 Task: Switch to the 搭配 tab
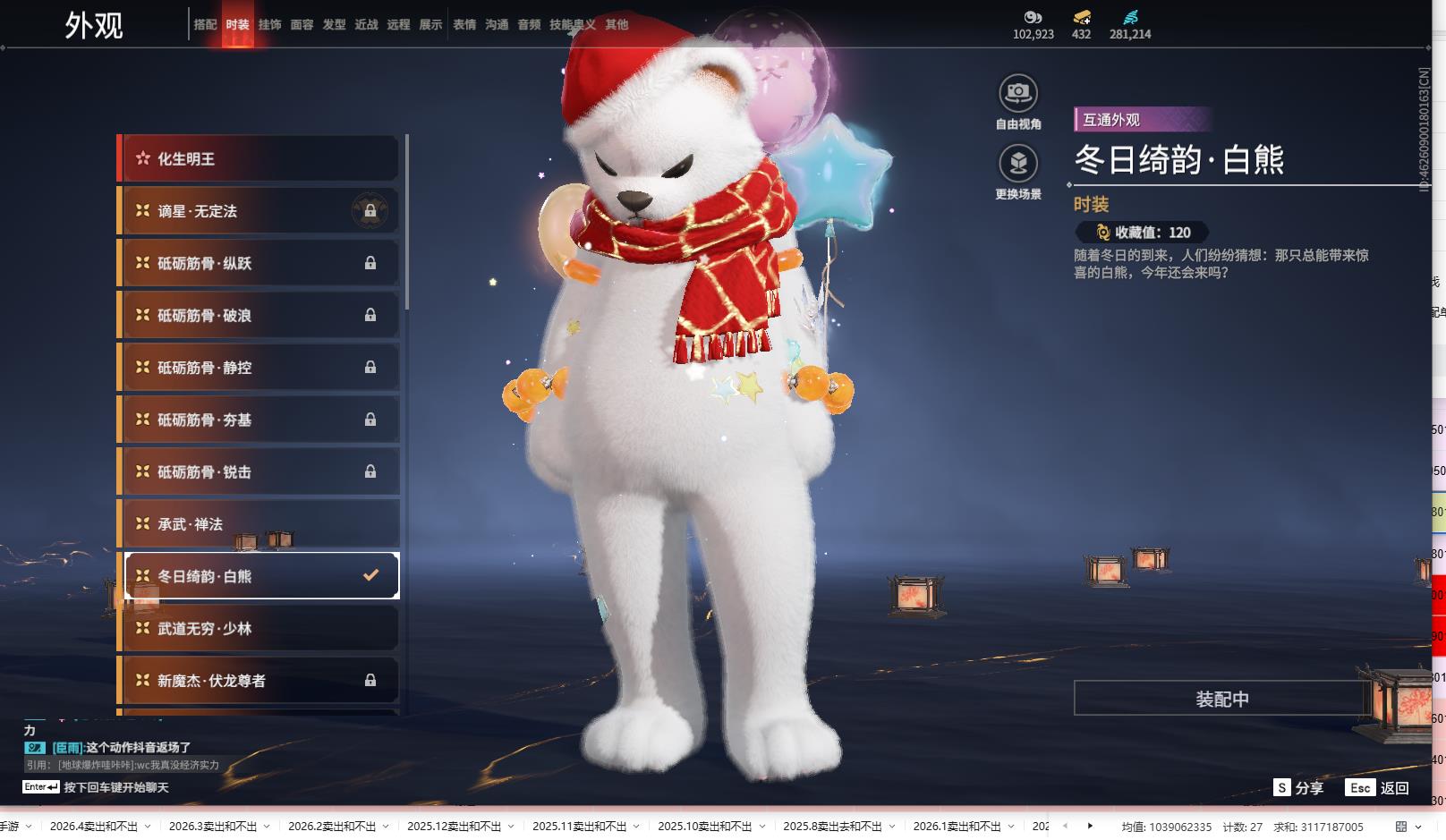pos(205,25)
